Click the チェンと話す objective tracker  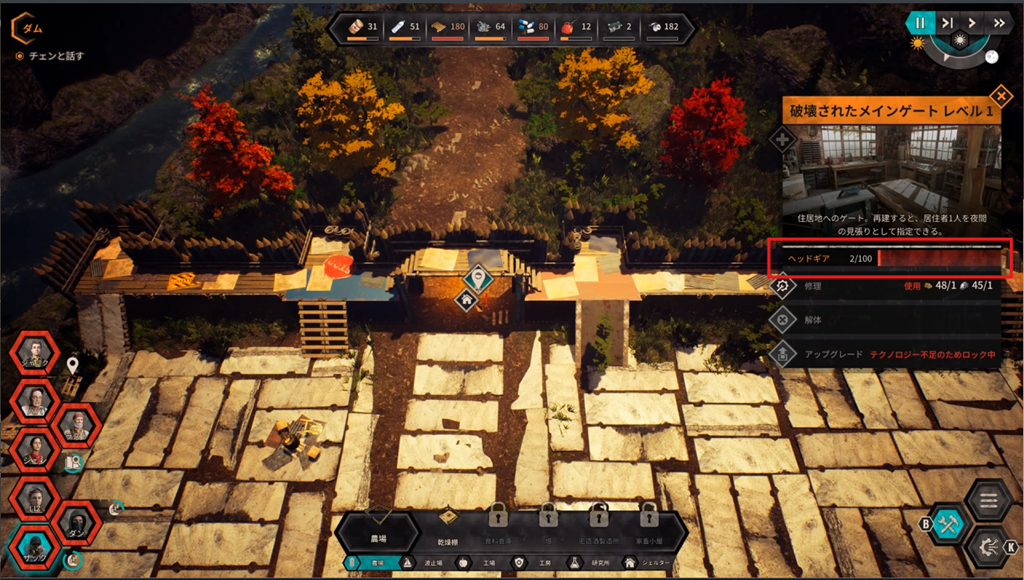[x=55, y=56]
